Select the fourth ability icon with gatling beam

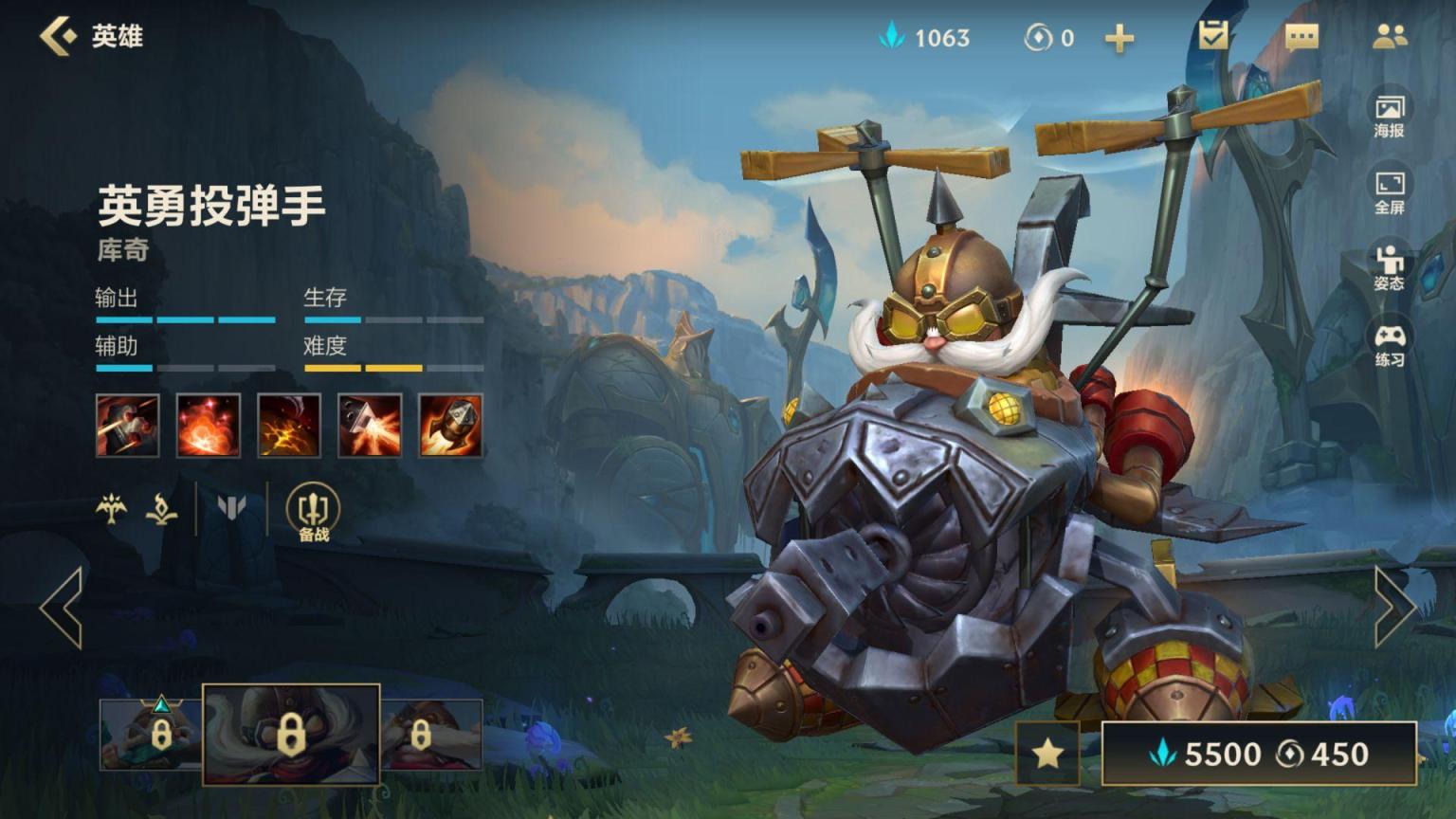click(370, 426)
